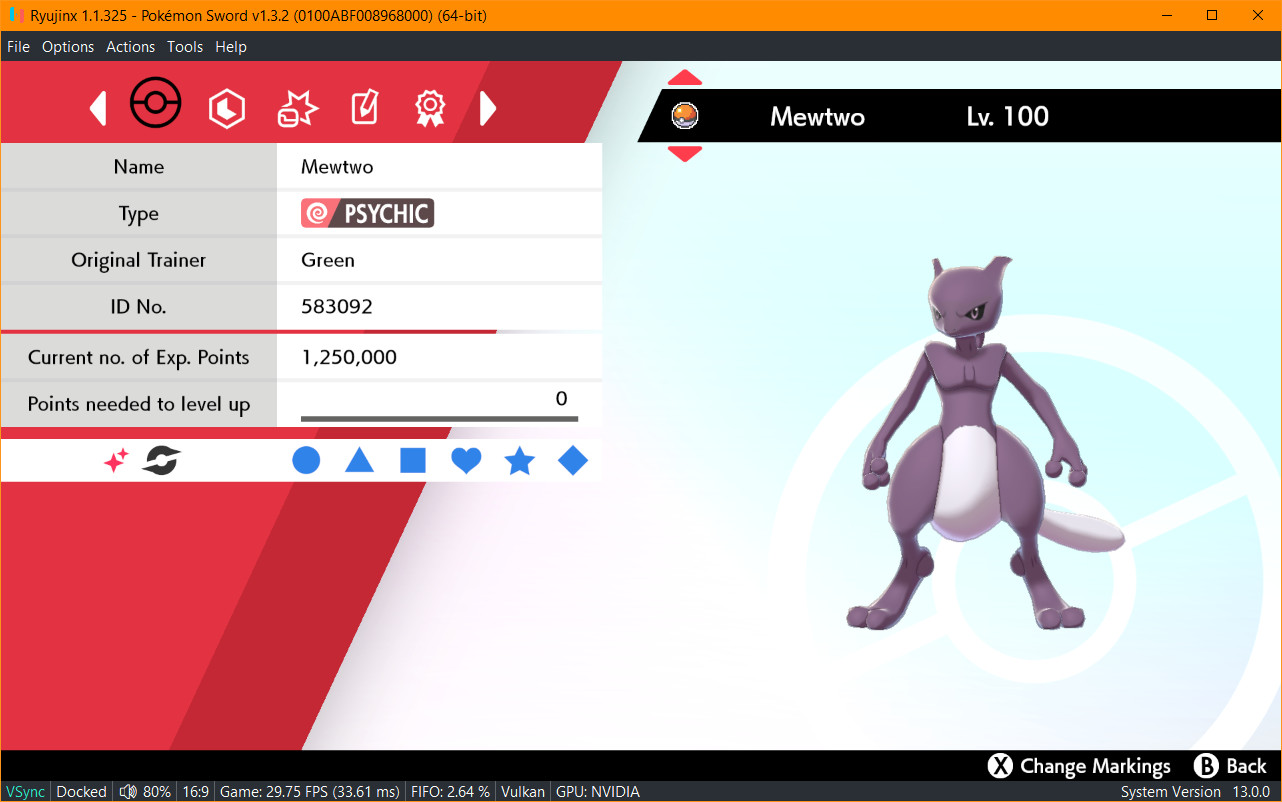The width and height of the screenshot is (1282, 802).
Task: Open the Tools menu
Action: coord(184,46)
